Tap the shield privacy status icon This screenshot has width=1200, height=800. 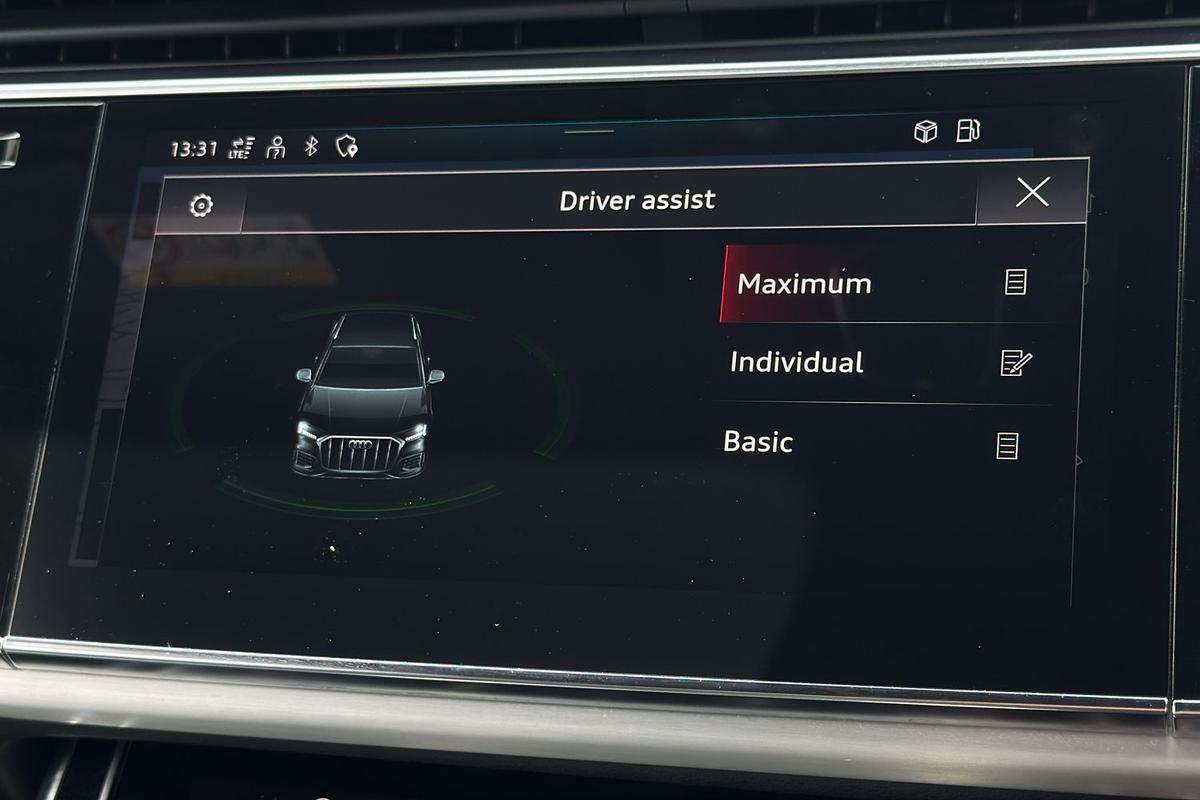347,147
